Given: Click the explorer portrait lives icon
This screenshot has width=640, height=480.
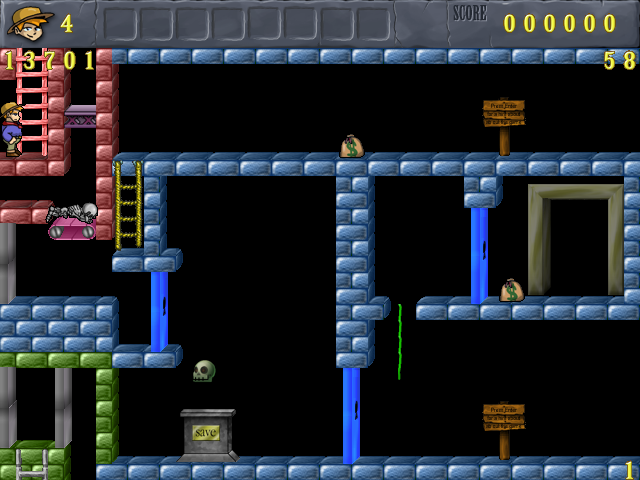Looking at the screenshot, I should click(x=30, y=21).
